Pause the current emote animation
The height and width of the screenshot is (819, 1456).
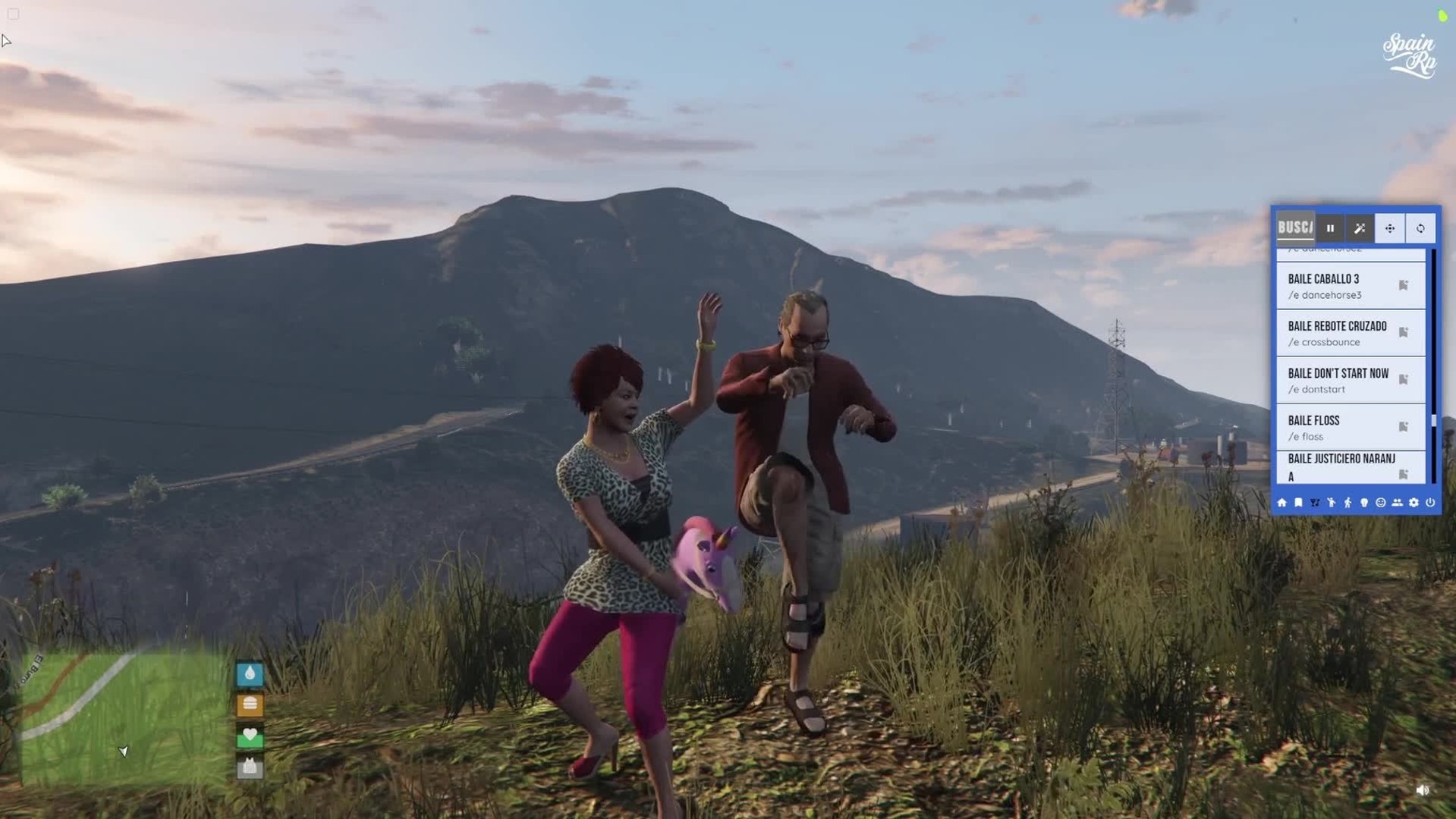click(x=1330, y=228)
